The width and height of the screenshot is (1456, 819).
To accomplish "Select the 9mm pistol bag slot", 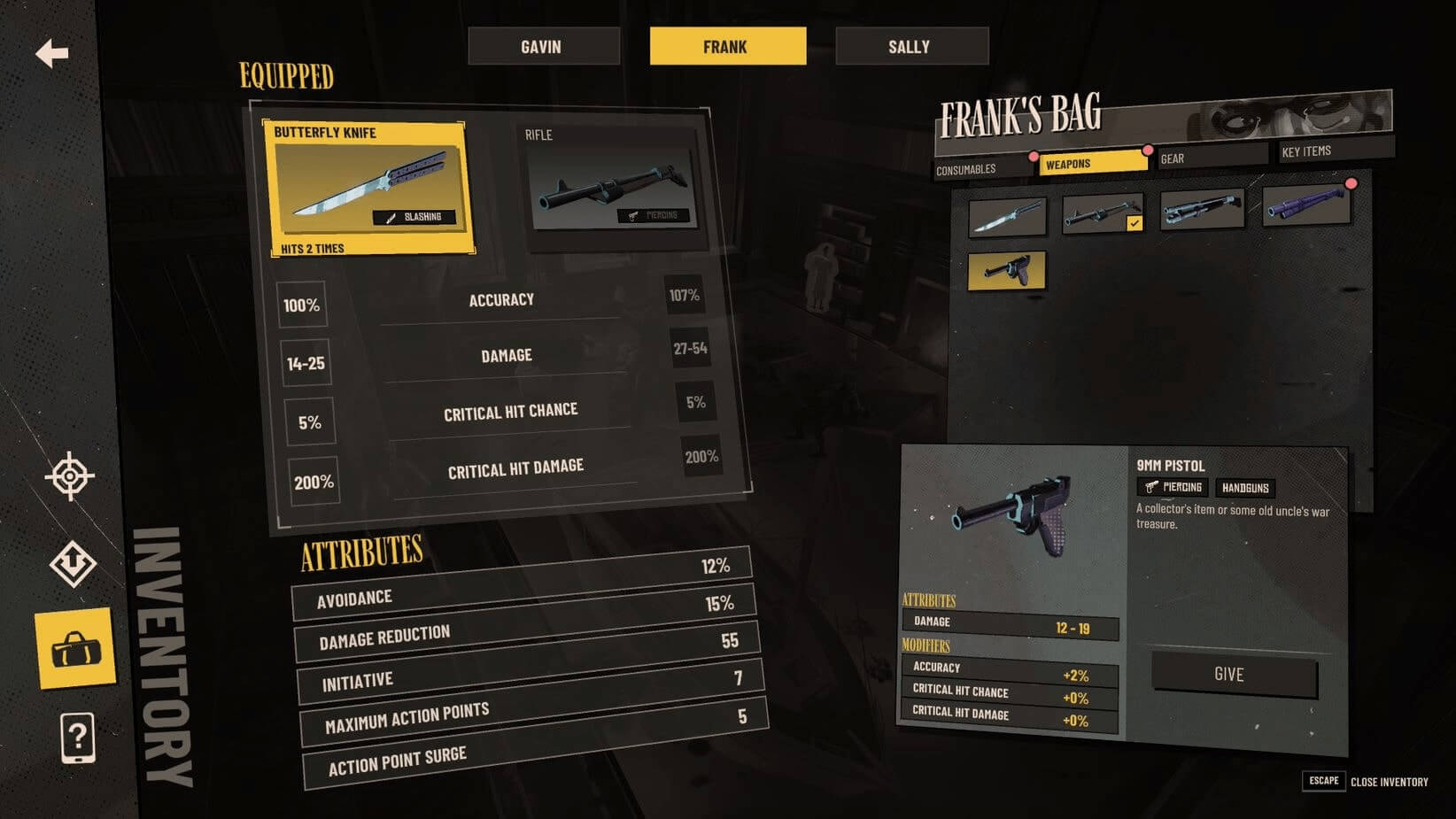I will coord(1007,271).
